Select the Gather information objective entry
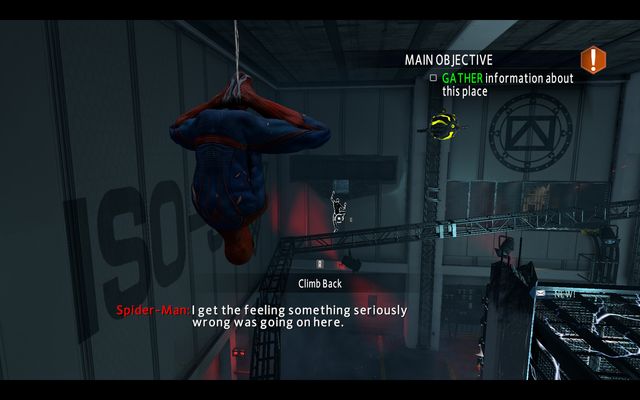Viewport: 640px width, 400px height. [x=507, y=84]
